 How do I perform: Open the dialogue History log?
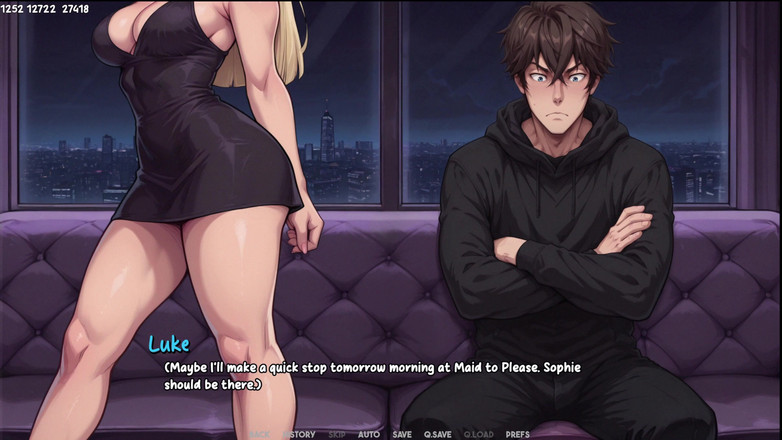[x=299, y=434]
